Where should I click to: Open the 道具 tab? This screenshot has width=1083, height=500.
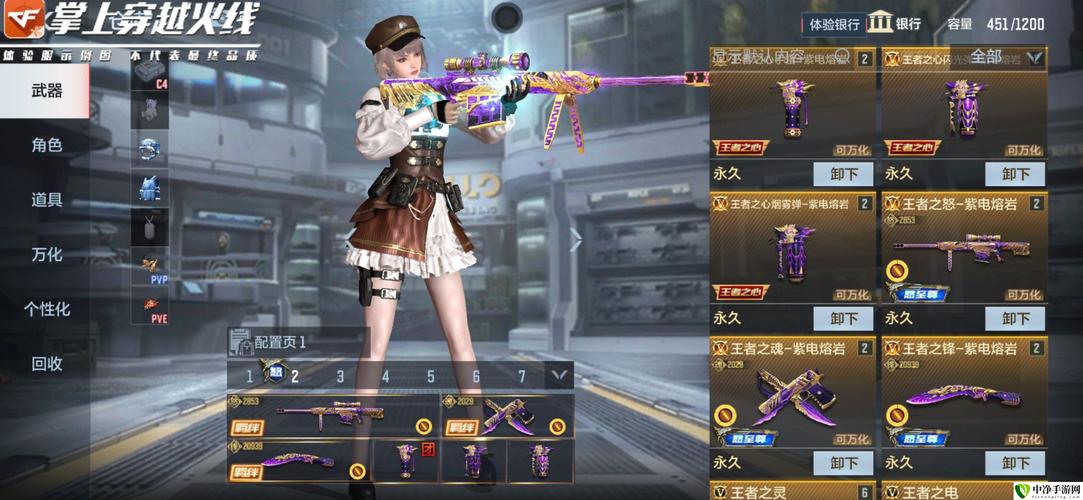tap(46, 200)
